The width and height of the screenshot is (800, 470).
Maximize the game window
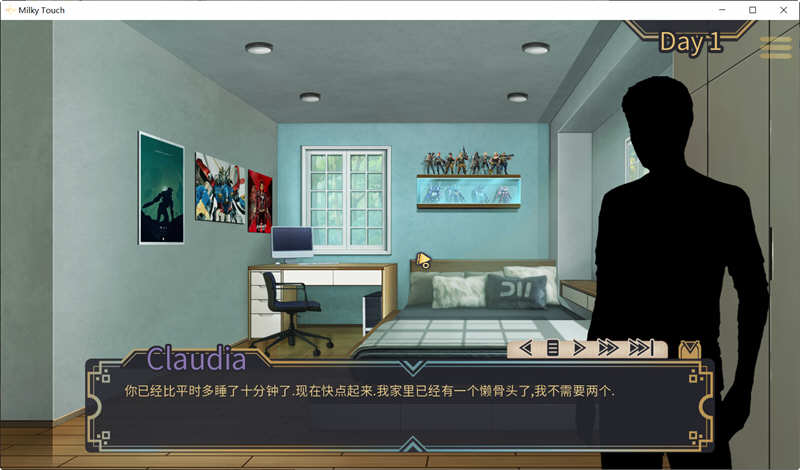tap(752, 10)
